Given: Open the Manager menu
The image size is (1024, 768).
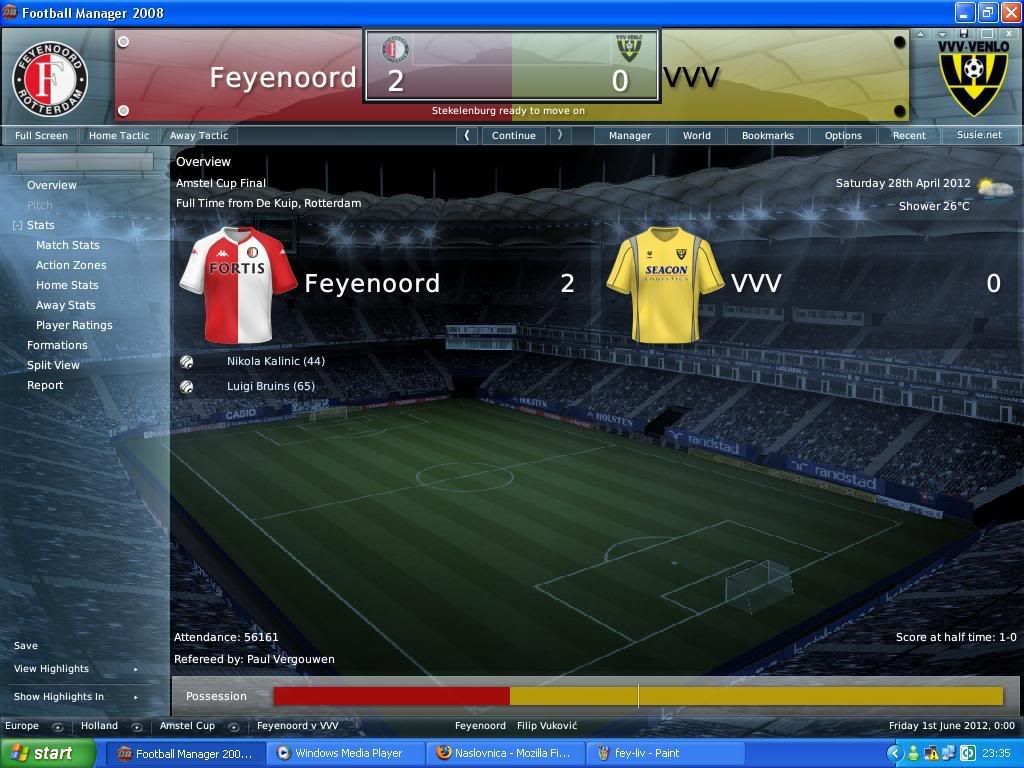Looking at the screenshot, I should pyautogui.click(x=630, y=135).
